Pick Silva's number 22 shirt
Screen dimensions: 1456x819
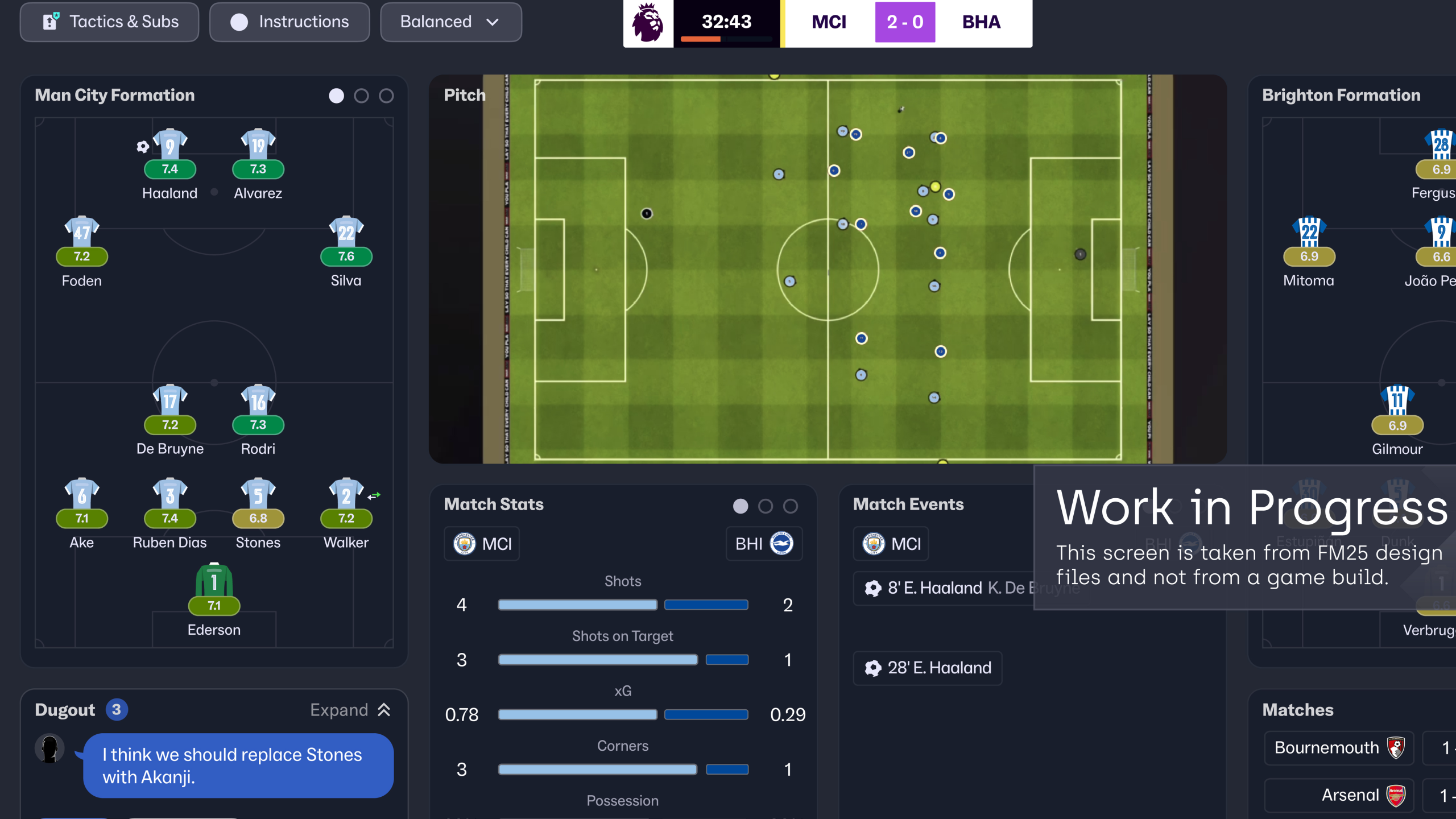pyautogui.click(x=346, y=233)
